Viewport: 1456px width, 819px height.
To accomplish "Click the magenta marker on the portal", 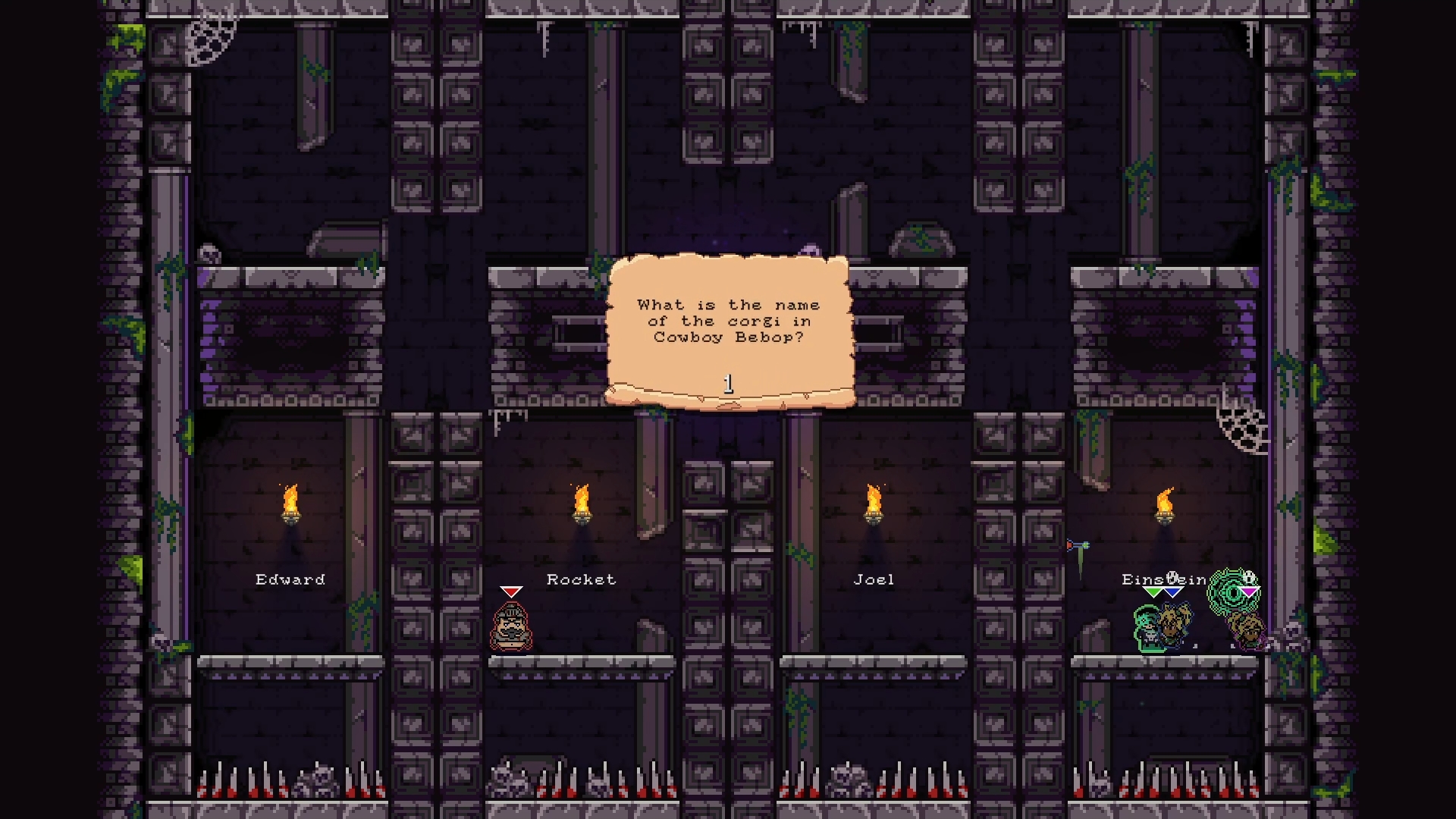I will tap(1250, 591).
